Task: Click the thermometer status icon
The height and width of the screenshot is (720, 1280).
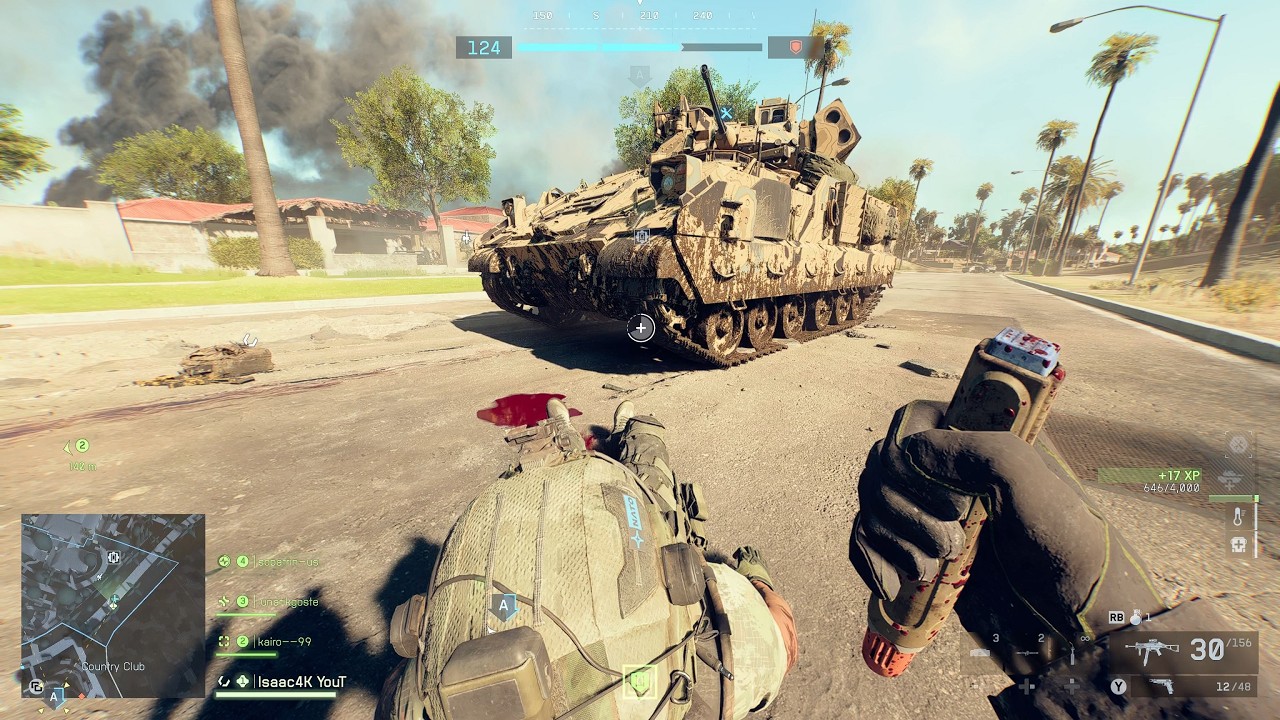Action: click(x=1239, y=517)
